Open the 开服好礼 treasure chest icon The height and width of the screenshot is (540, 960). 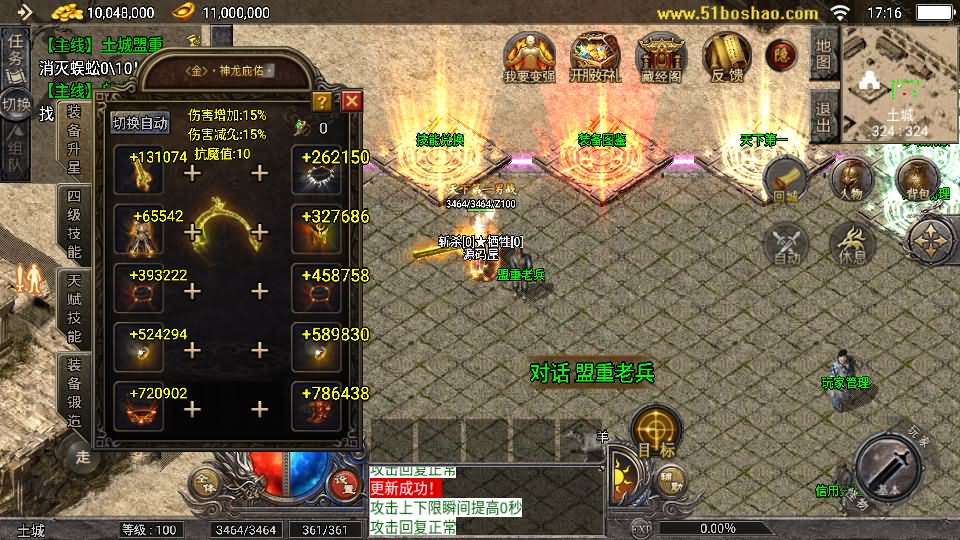tap(594, 58)
